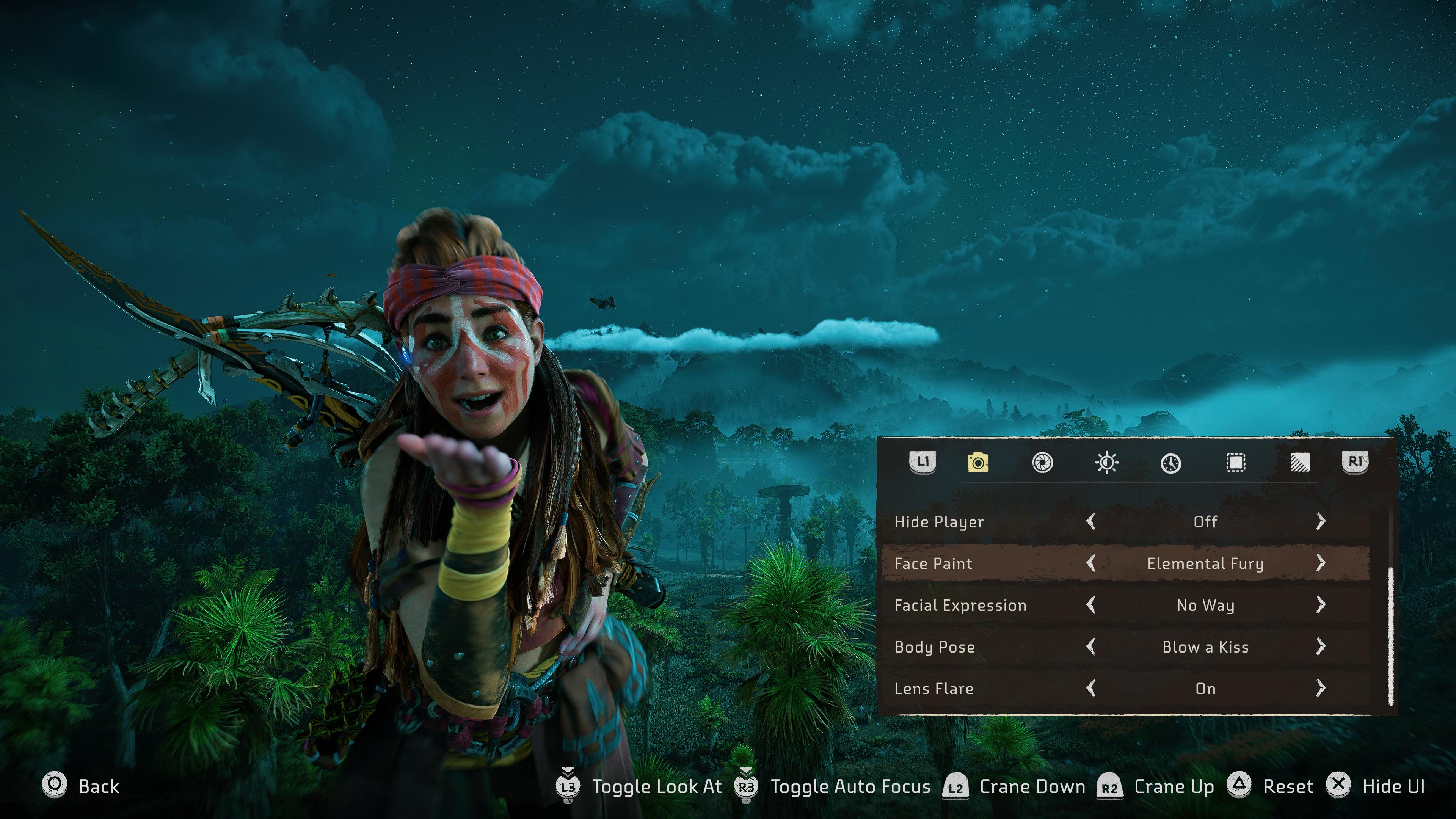Image resolution: width=1456 pixels, height=819 pixels.
Task: Select the frame border tab
Action: coord(1236,462)
